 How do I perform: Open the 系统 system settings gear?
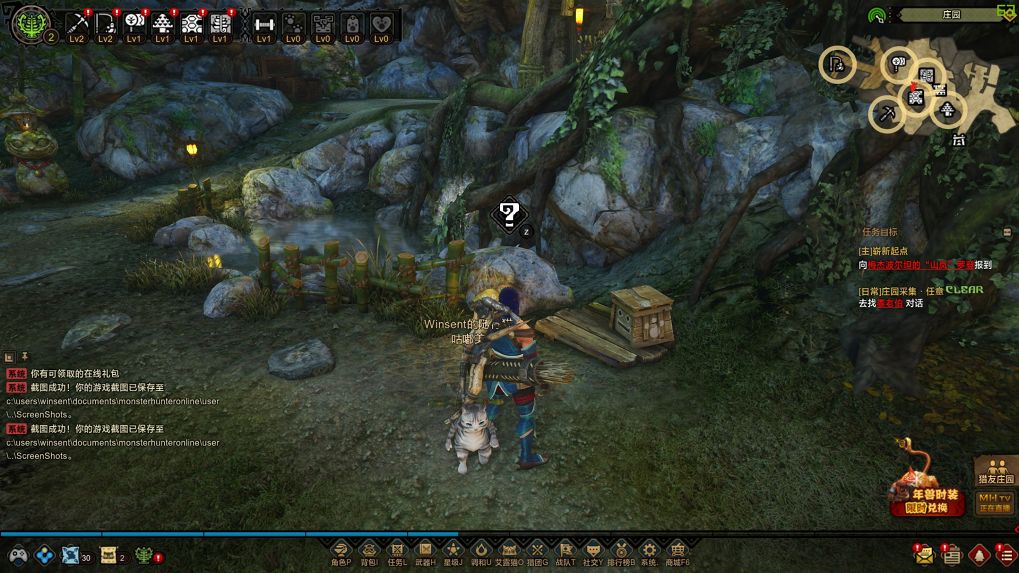point(649,552)
